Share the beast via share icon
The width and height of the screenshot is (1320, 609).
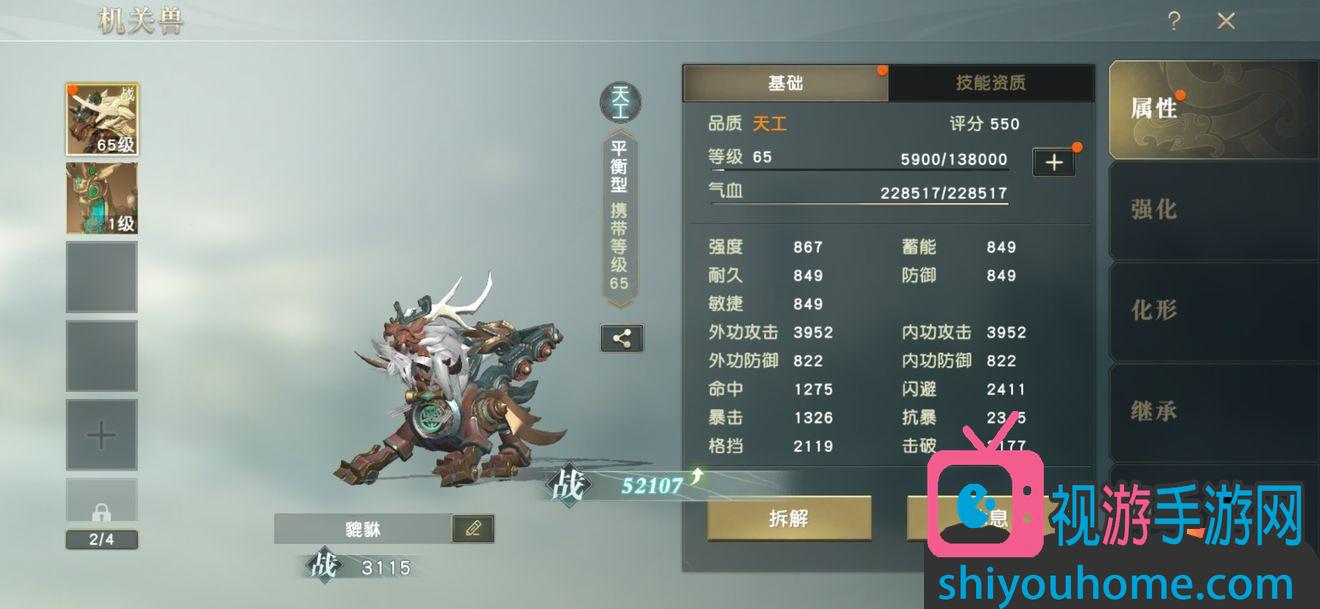click(622, 338)
